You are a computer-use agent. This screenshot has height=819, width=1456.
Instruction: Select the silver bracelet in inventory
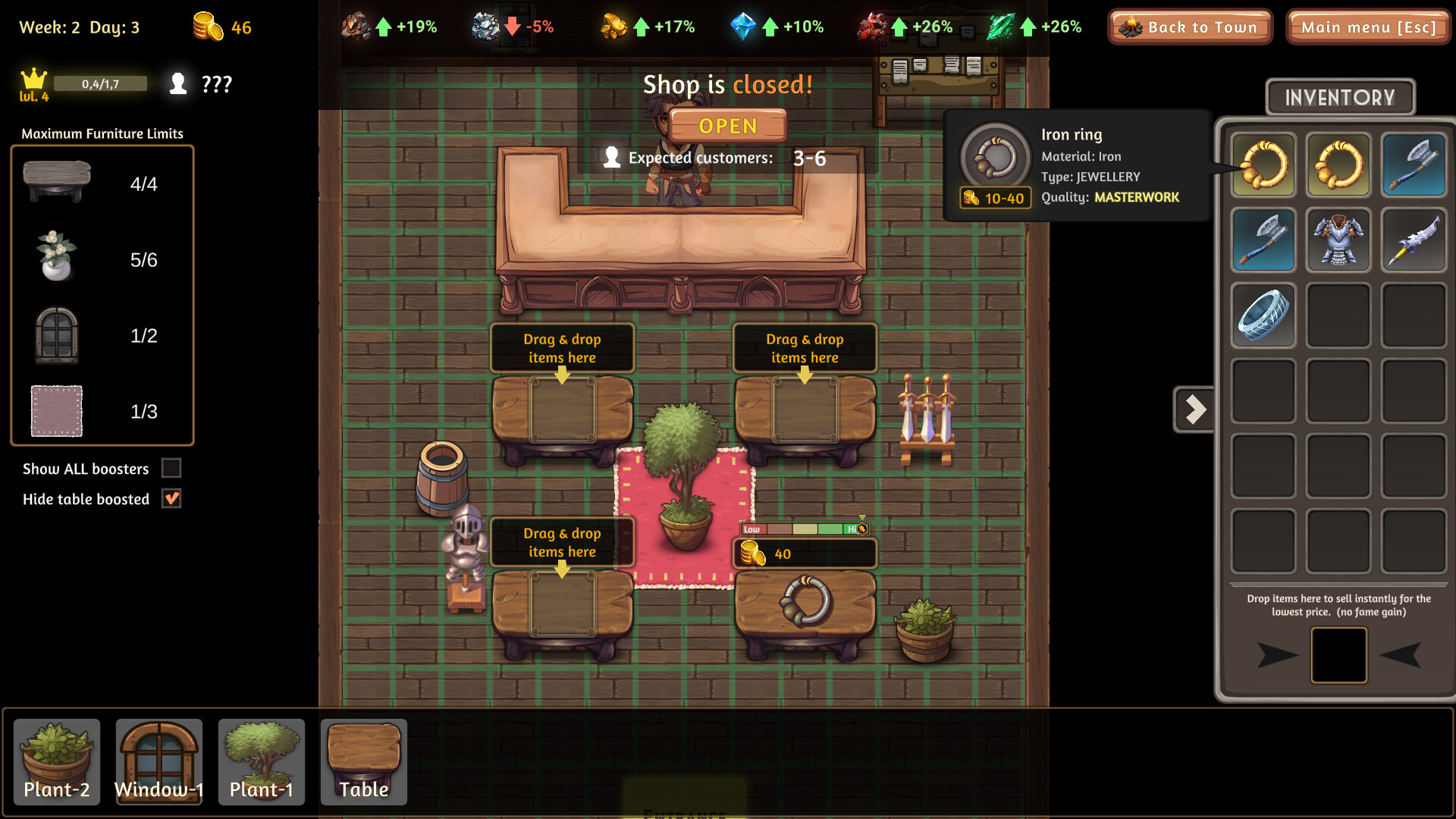click(1263, 315)
